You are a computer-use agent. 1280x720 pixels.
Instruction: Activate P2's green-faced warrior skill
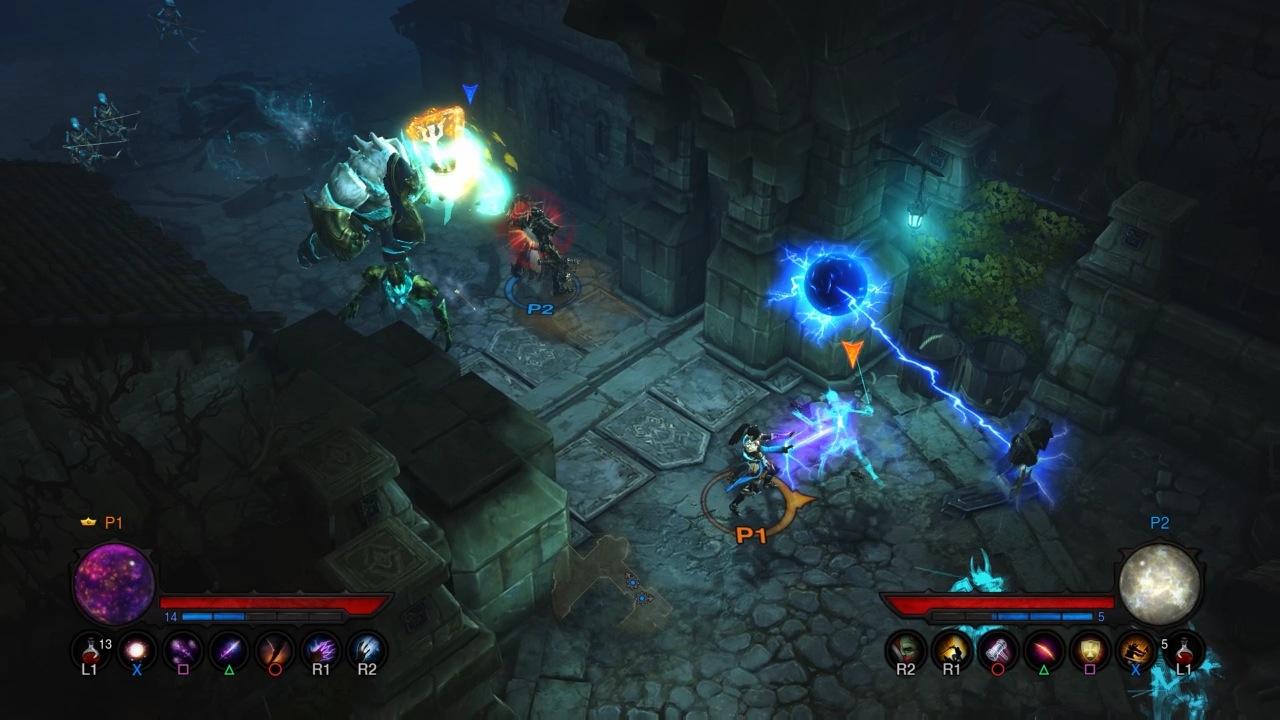906,650
